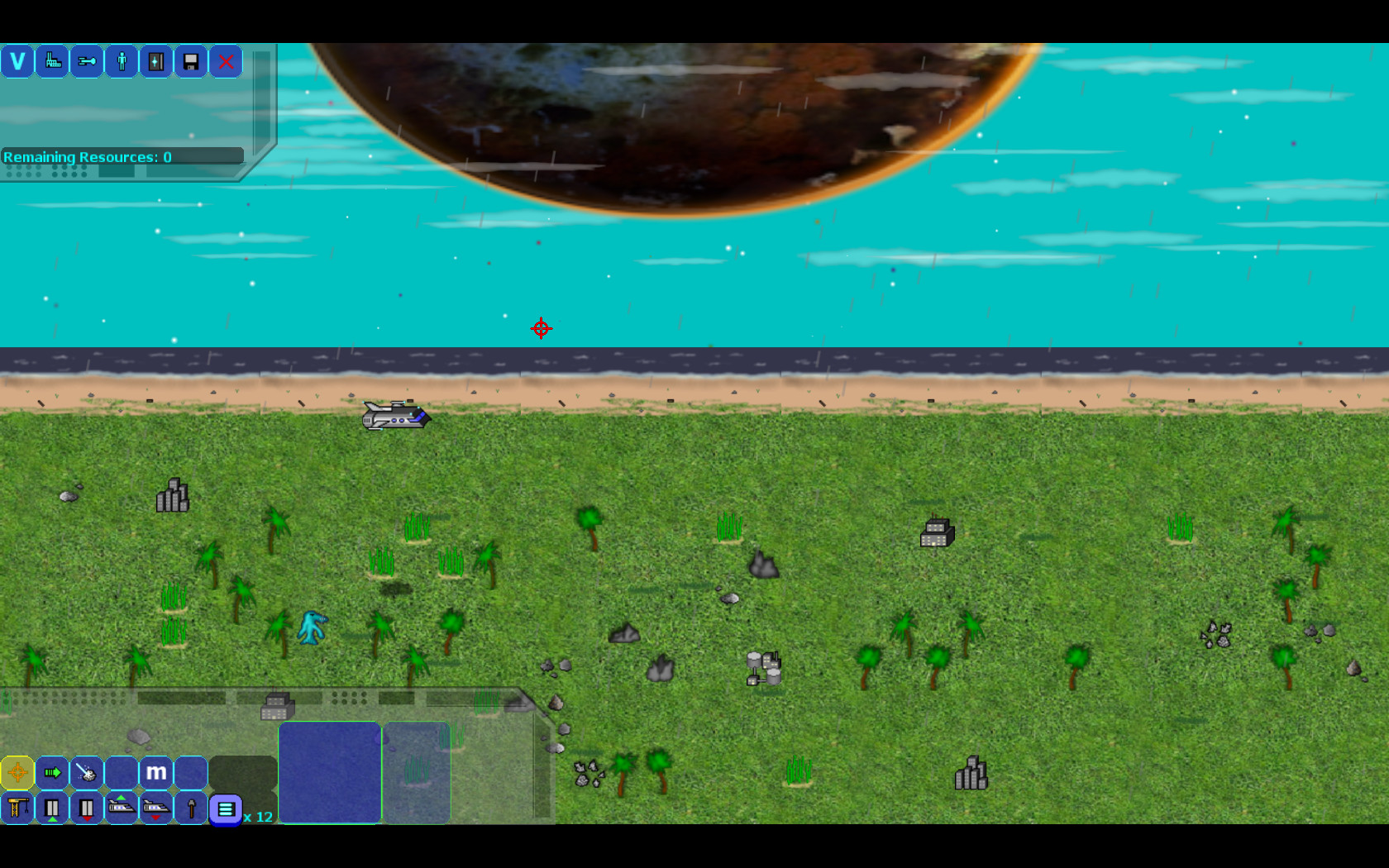Image resolution: width=1389 pixels, height=868 pixels.
Task: Click the key icon in the top toolbar
Action: [x=87, y=61]
